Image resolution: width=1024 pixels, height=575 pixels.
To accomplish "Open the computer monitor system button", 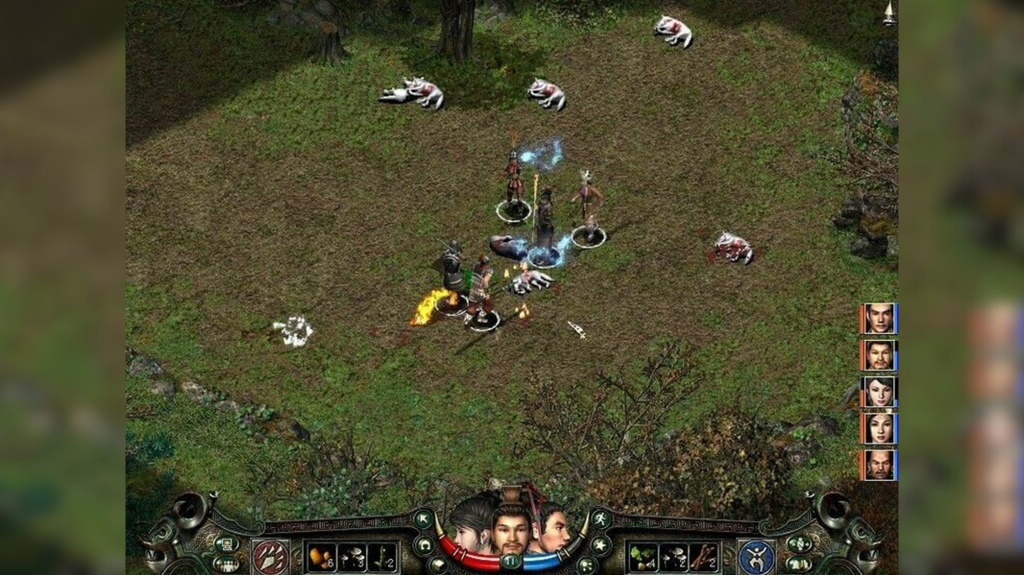I will tap(226, 544).
